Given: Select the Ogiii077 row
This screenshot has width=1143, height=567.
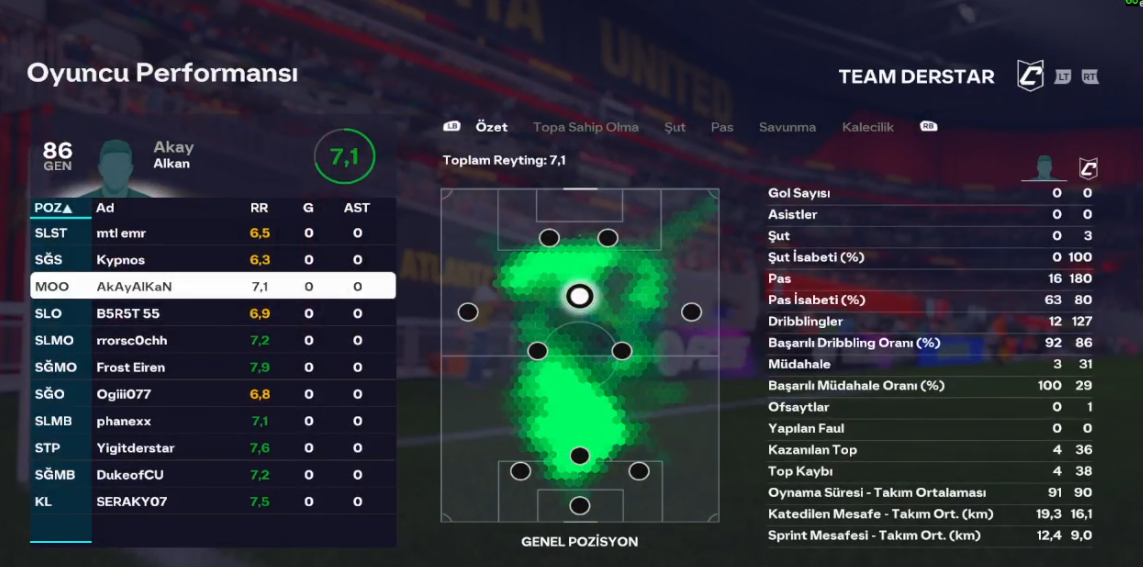Looking at the screenshot, I should pyautogui.click(x=213, y=394).
